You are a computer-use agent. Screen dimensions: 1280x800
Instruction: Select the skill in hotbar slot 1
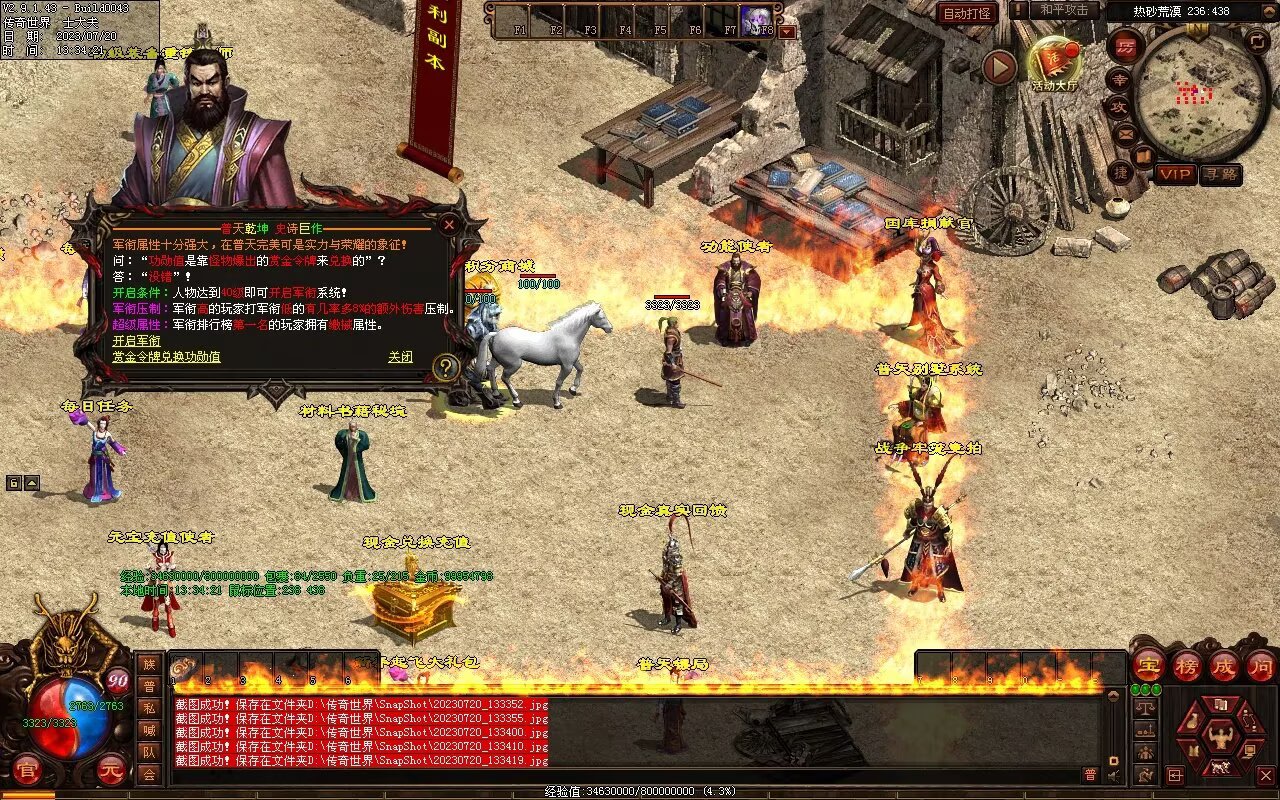point(186,668)
